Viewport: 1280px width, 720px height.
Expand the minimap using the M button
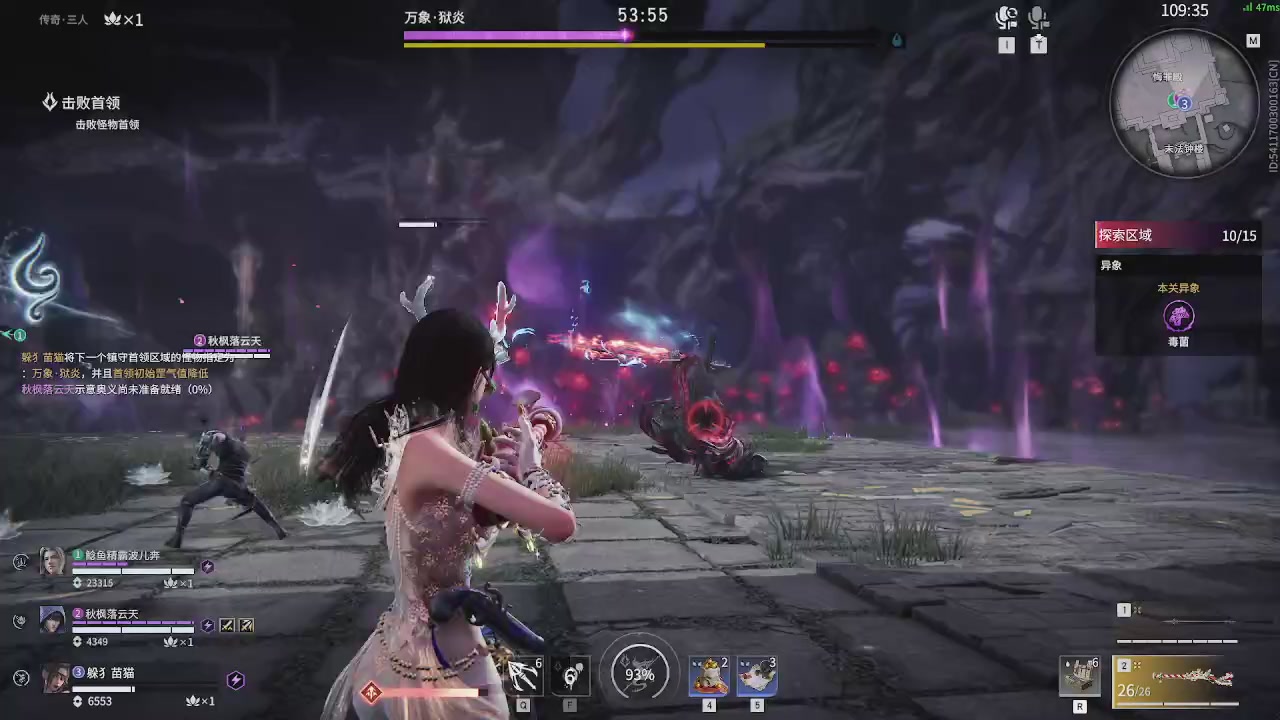click(1253, 41)
